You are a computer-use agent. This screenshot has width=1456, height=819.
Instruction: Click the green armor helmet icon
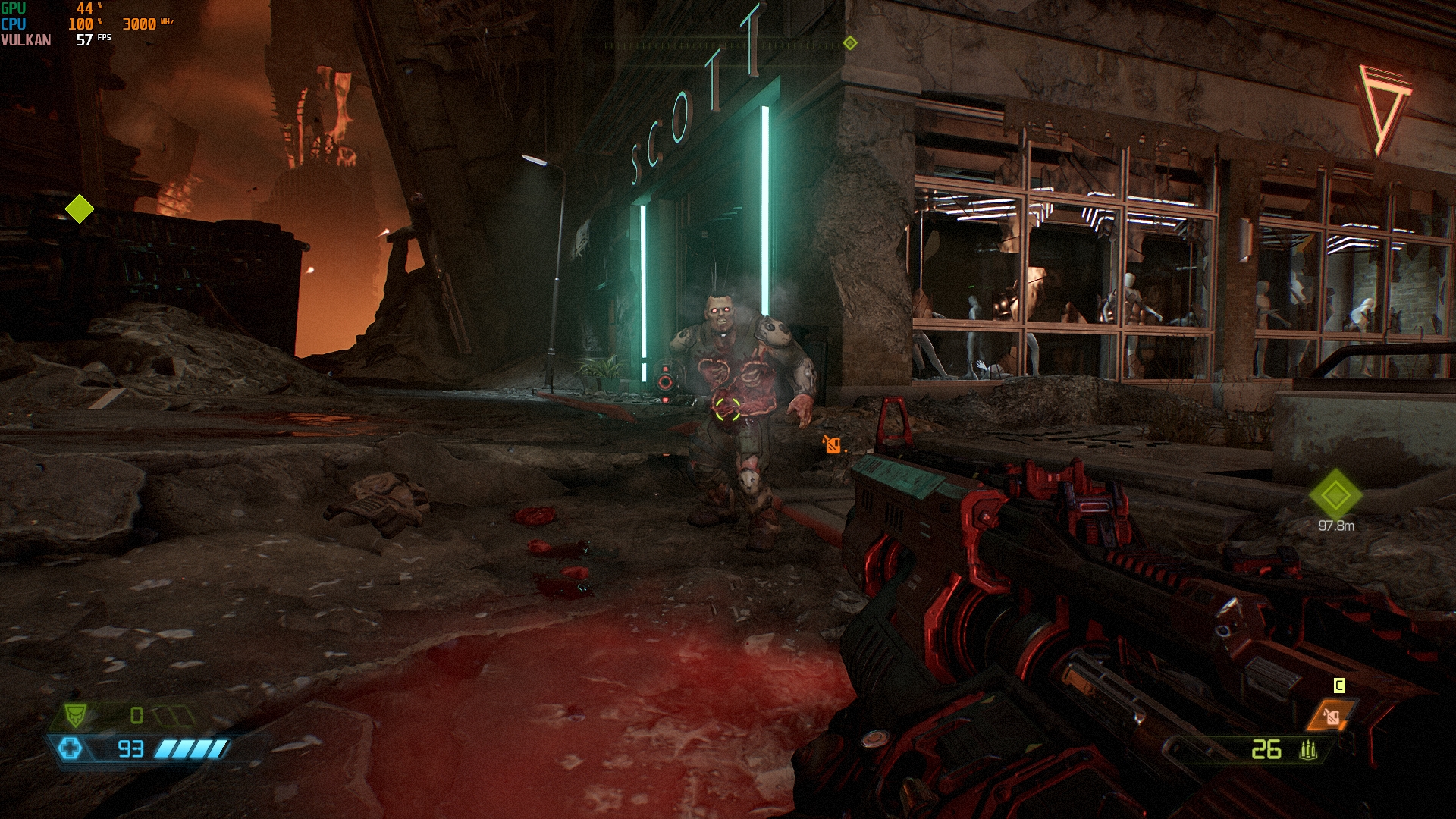[75, 714]
